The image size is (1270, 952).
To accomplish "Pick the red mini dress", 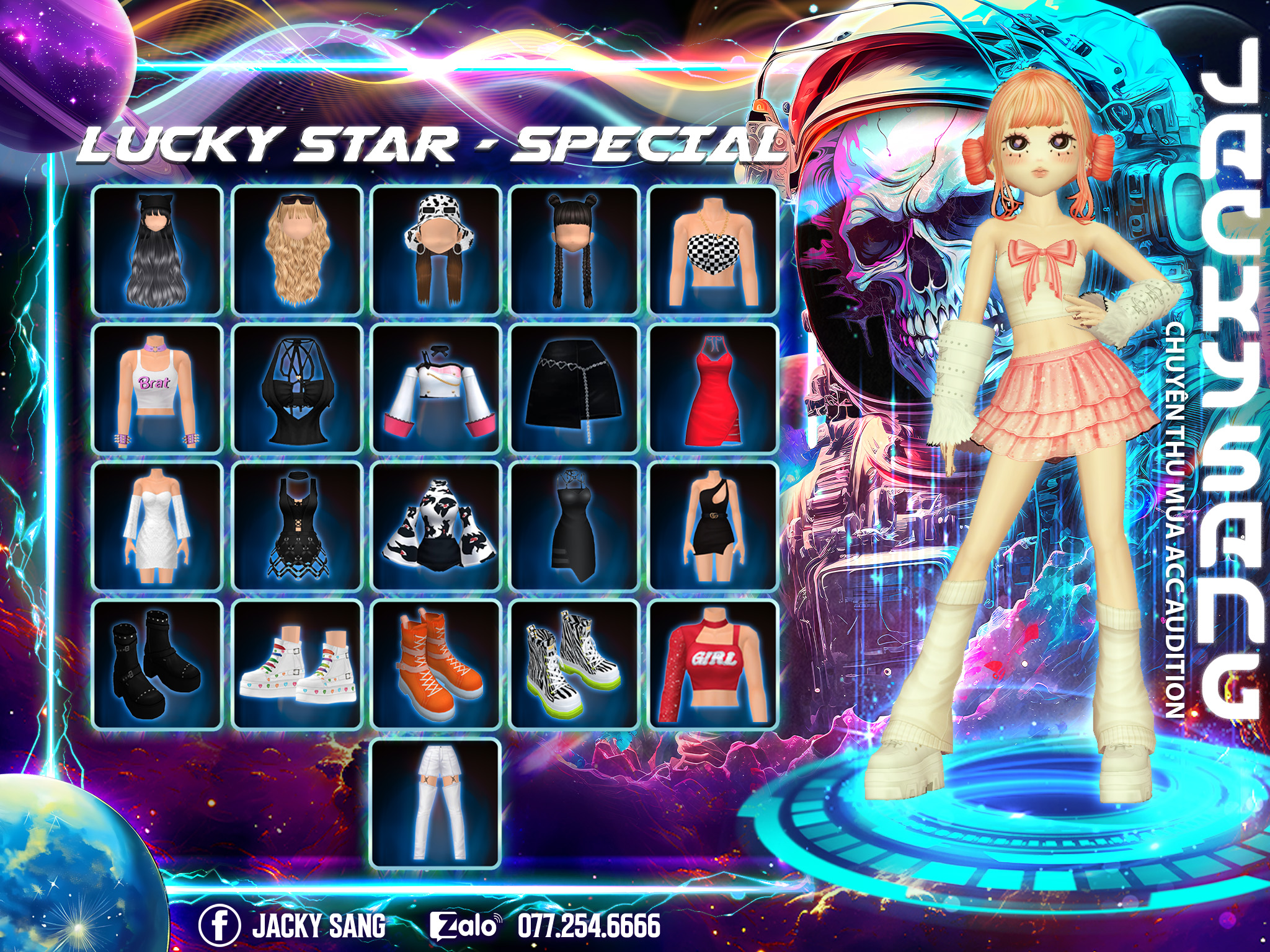I will click(713, 389).
